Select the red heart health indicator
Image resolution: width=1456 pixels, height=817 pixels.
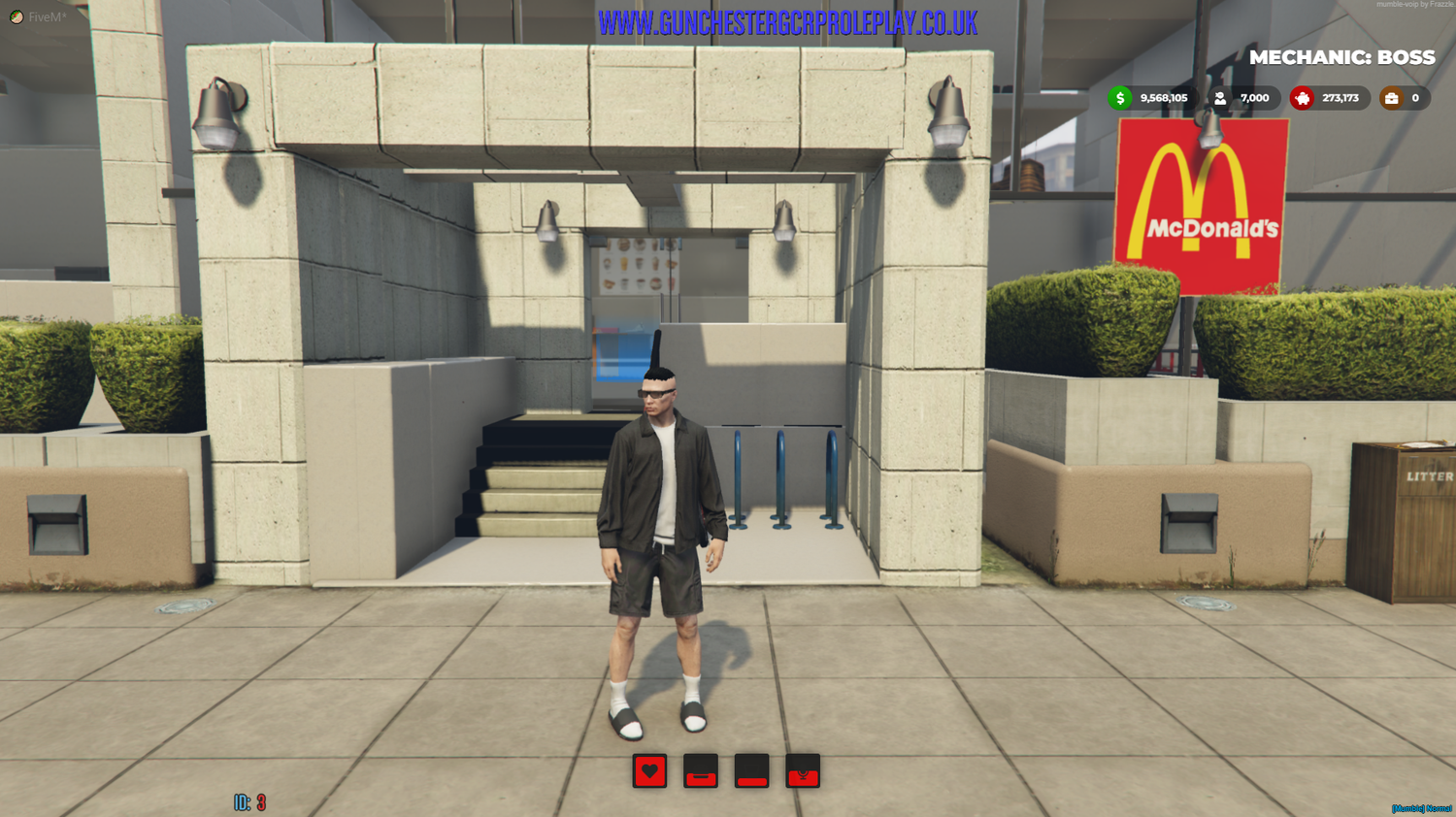point(649,773)
